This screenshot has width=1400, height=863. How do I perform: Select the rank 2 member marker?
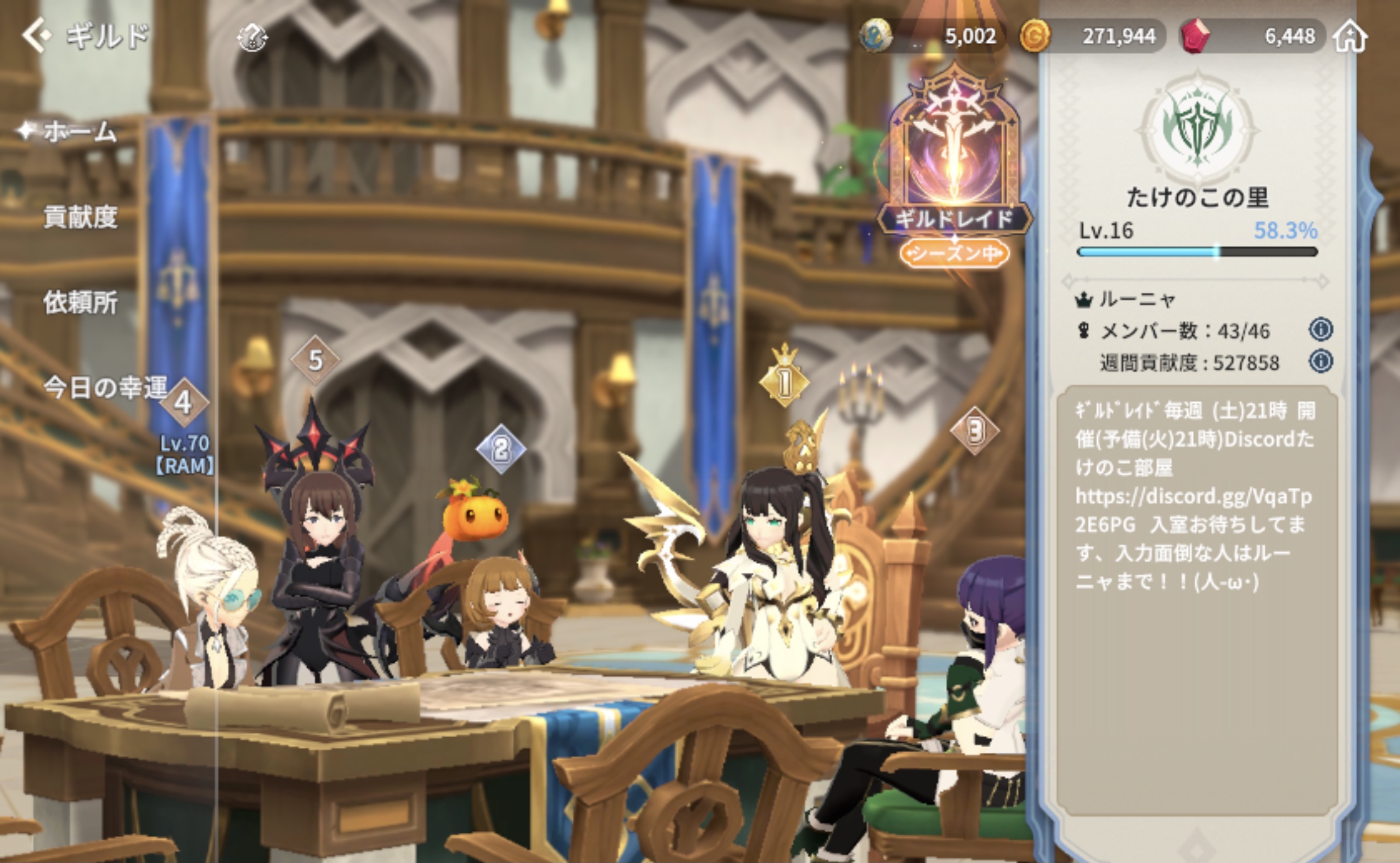pyautogui.click(x=500, y=449)
